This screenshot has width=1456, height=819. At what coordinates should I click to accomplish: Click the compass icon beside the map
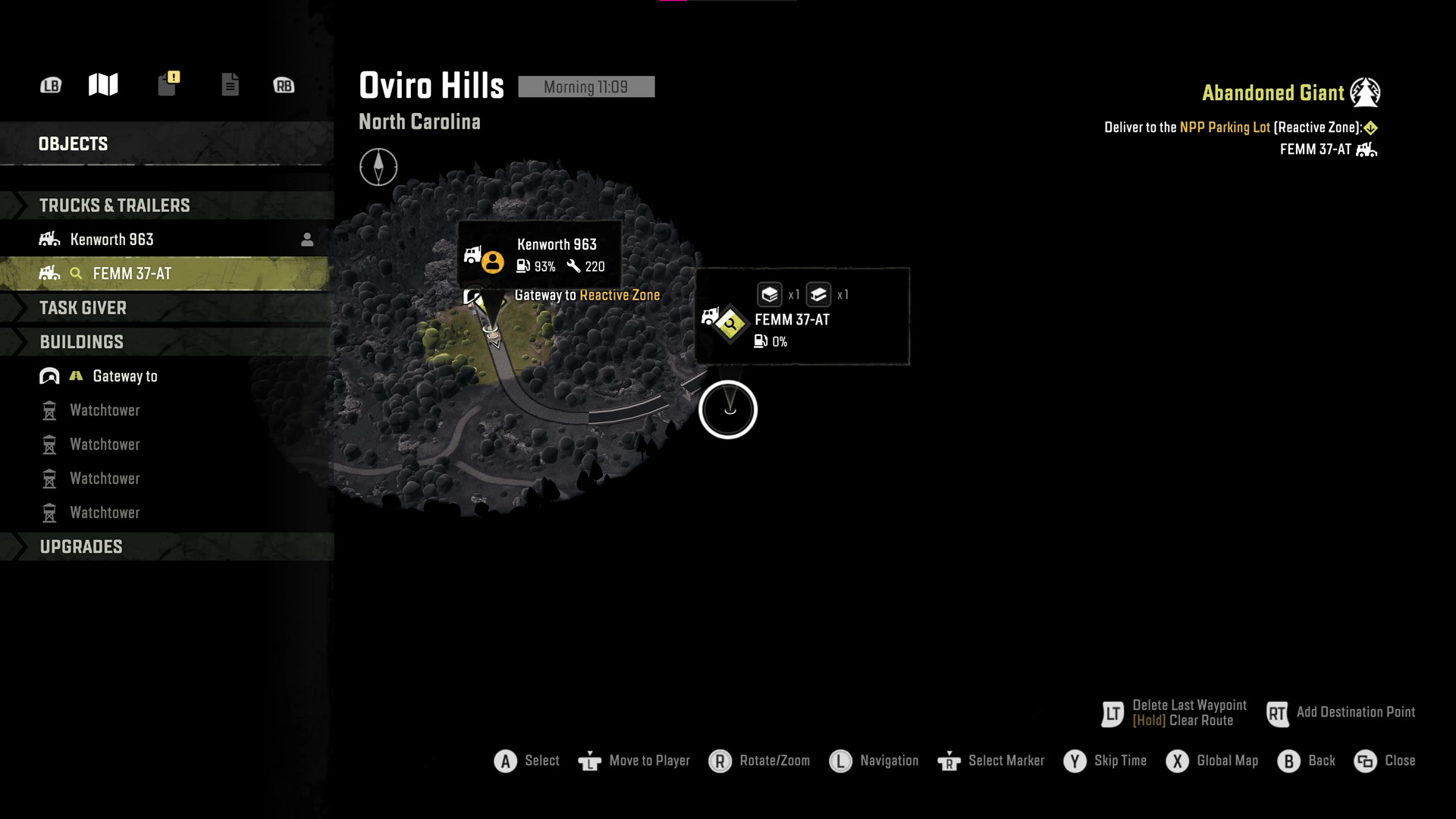click(x=378, y=167)
